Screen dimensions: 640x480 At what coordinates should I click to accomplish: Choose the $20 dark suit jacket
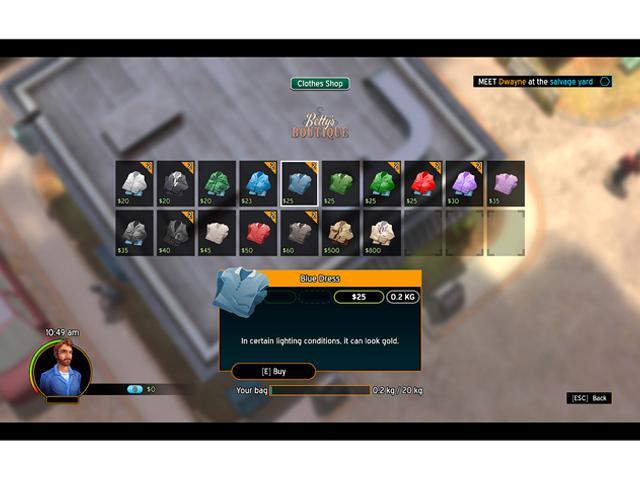[x=175, y=183]
